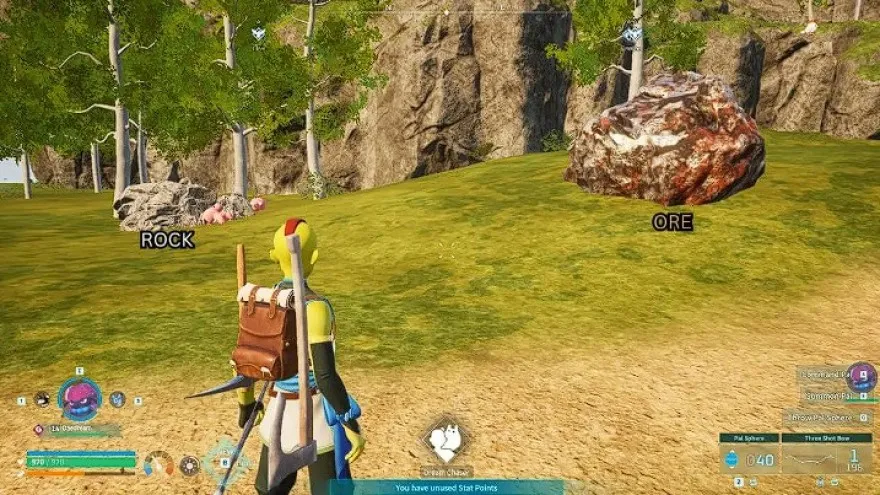Switch to the next blue Pal
880x495 pixels.
[x=117, y=399]
